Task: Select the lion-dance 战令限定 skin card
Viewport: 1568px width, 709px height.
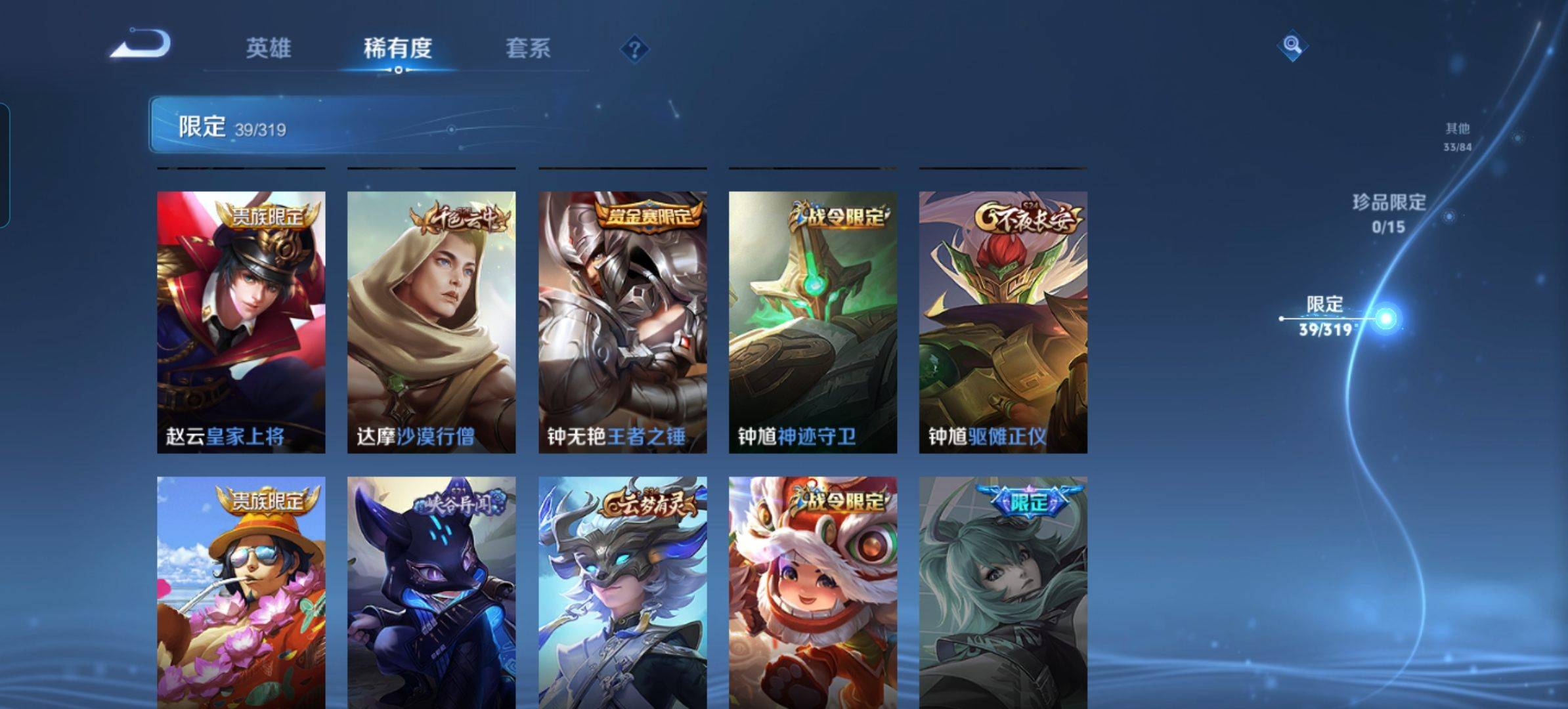Action: pos(813,592)
